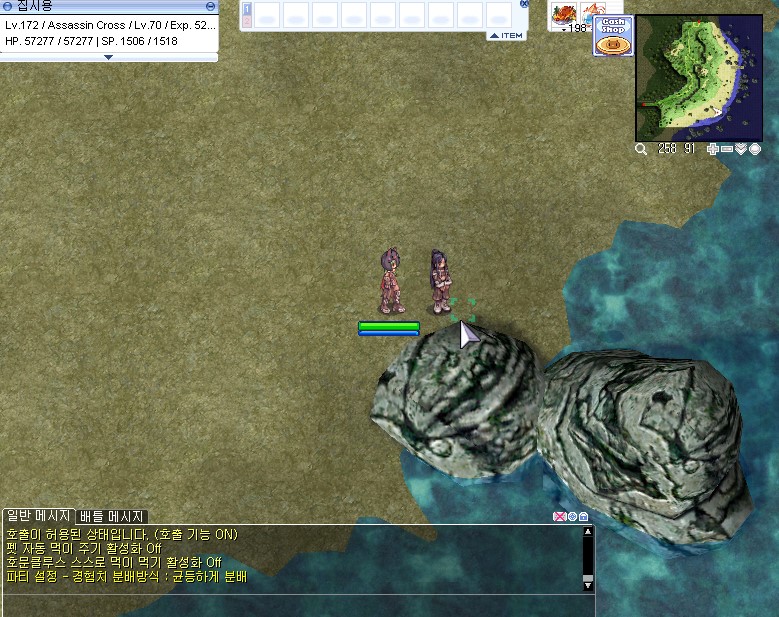This screenshot has width=779, height=617.
Task: Expand the character info window downward arrow
Action: click(x=108, y=57)
